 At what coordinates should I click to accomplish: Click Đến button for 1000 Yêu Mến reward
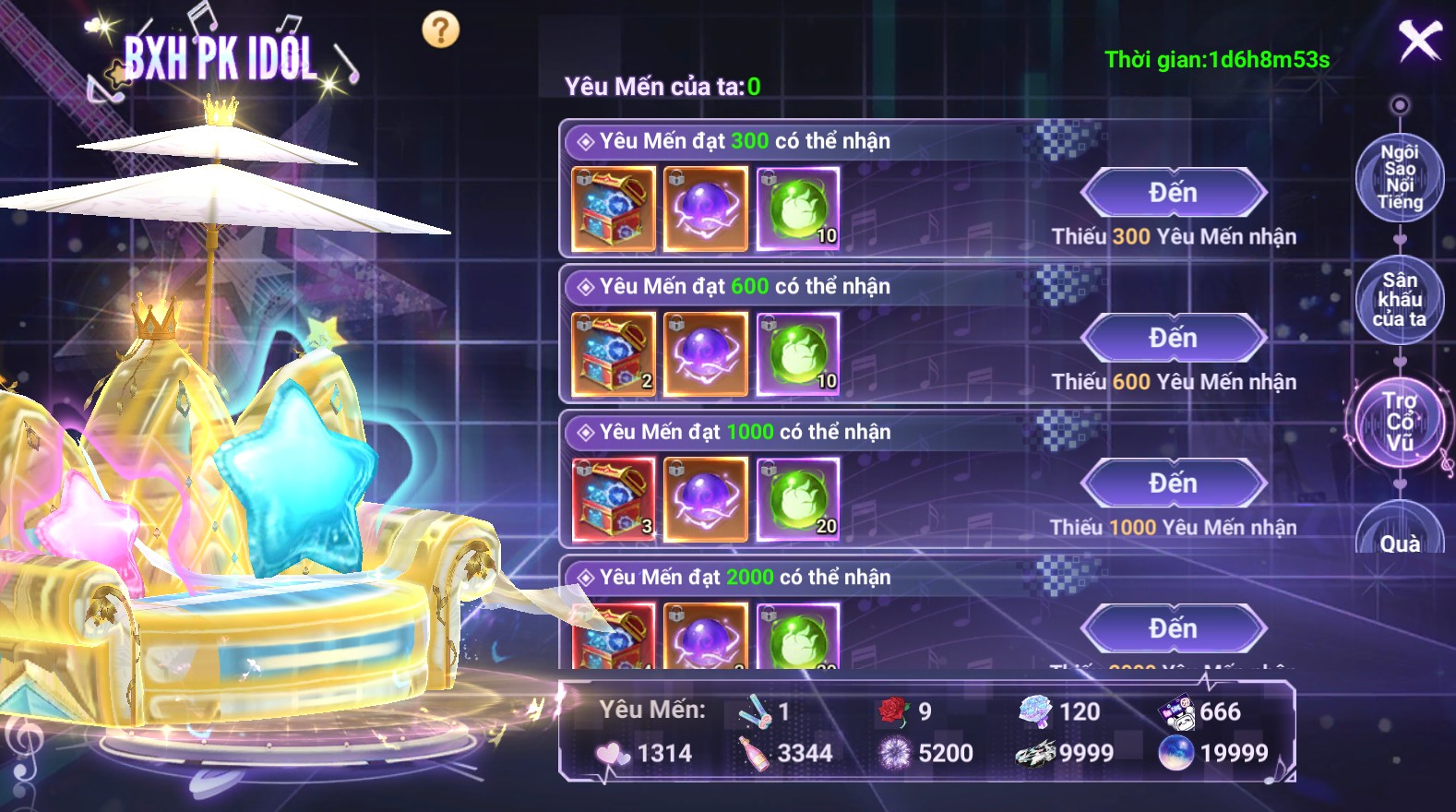(x=1173, y=484)
